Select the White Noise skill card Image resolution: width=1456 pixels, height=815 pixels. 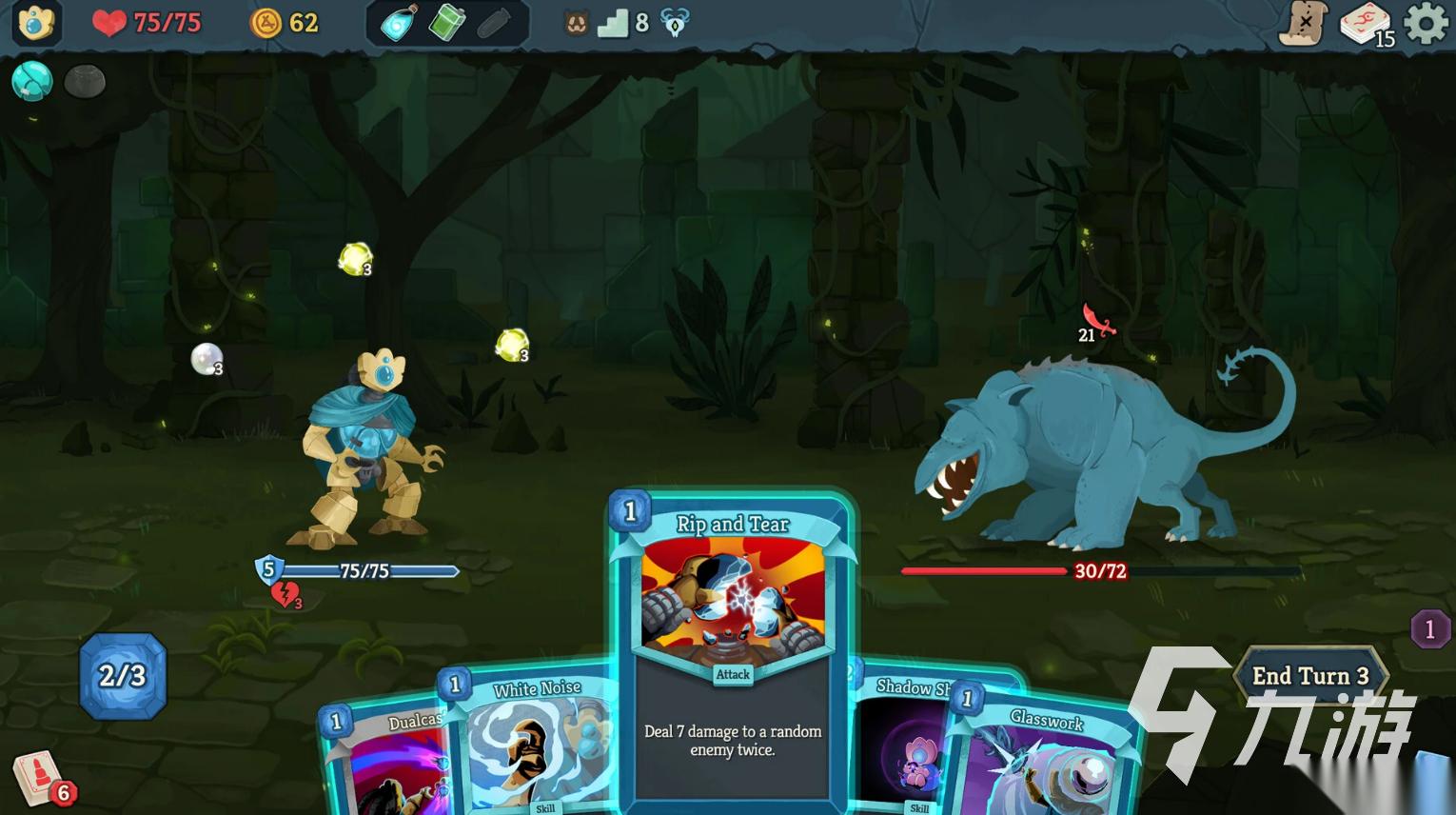point(533,743)
